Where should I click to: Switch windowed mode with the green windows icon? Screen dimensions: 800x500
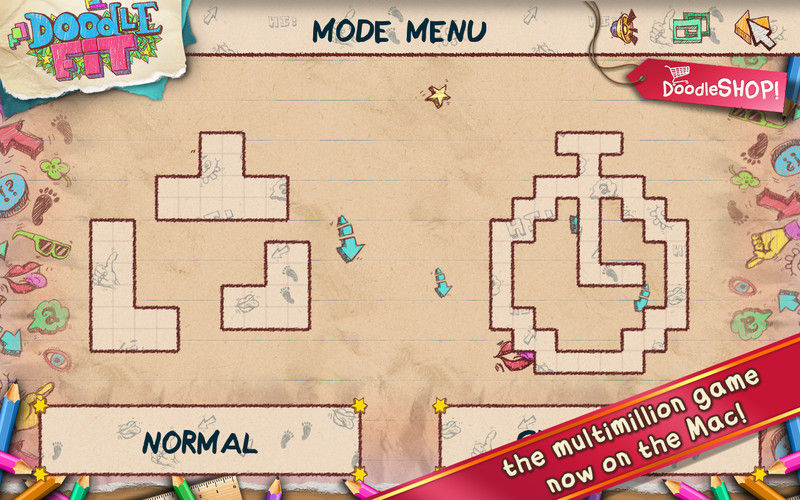689,27
